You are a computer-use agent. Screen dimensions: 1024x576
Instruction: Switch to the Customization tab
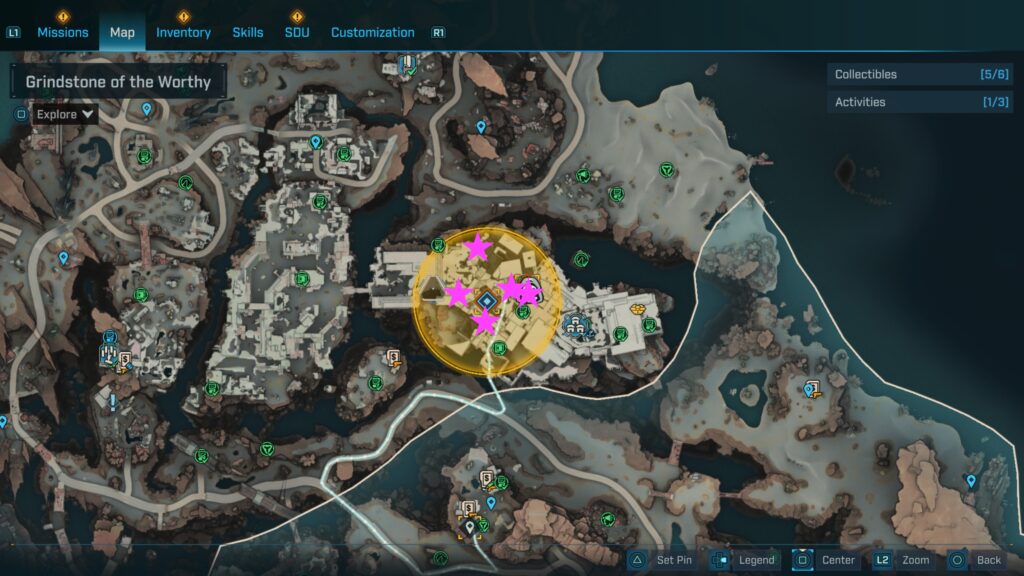[x=372, y=32]
